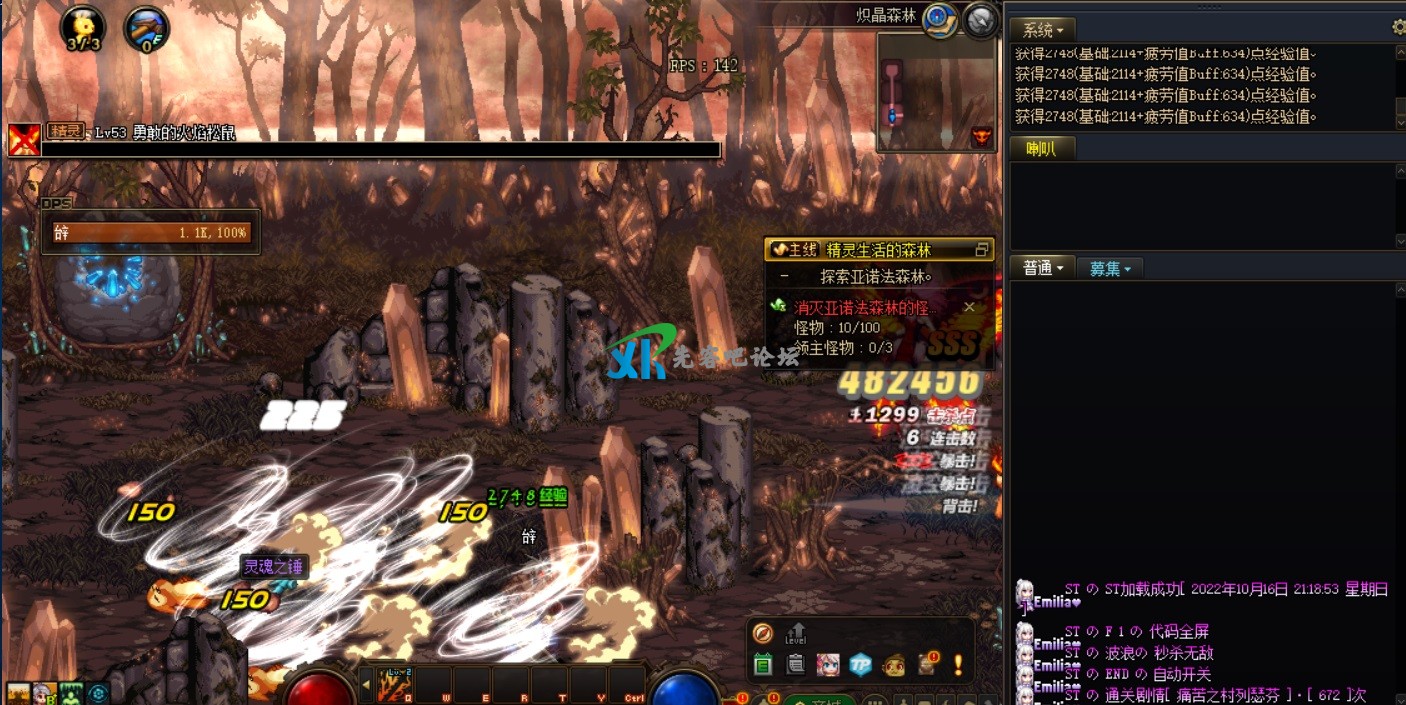1406x705 pixels.
Task: Click the orange compass icon in the menu panel
Action: (x=763, y=633)
